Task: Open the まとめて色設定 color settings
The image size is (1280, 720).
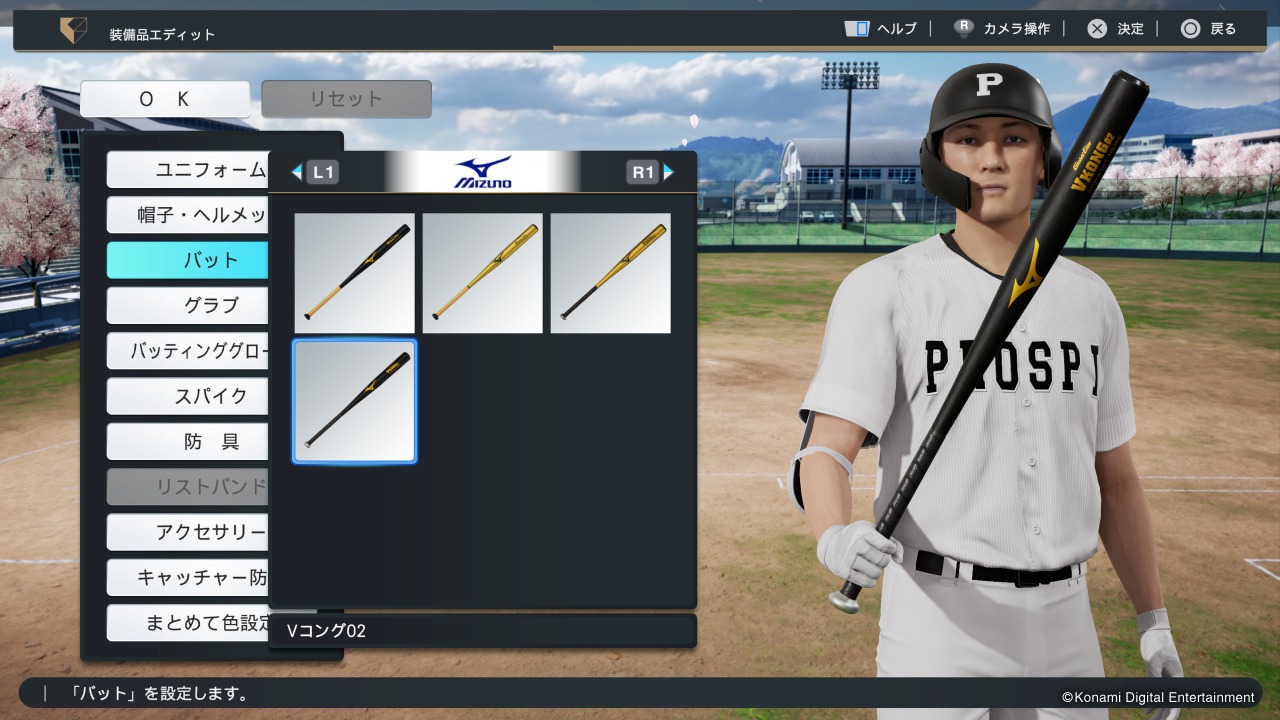Action: 188,623
